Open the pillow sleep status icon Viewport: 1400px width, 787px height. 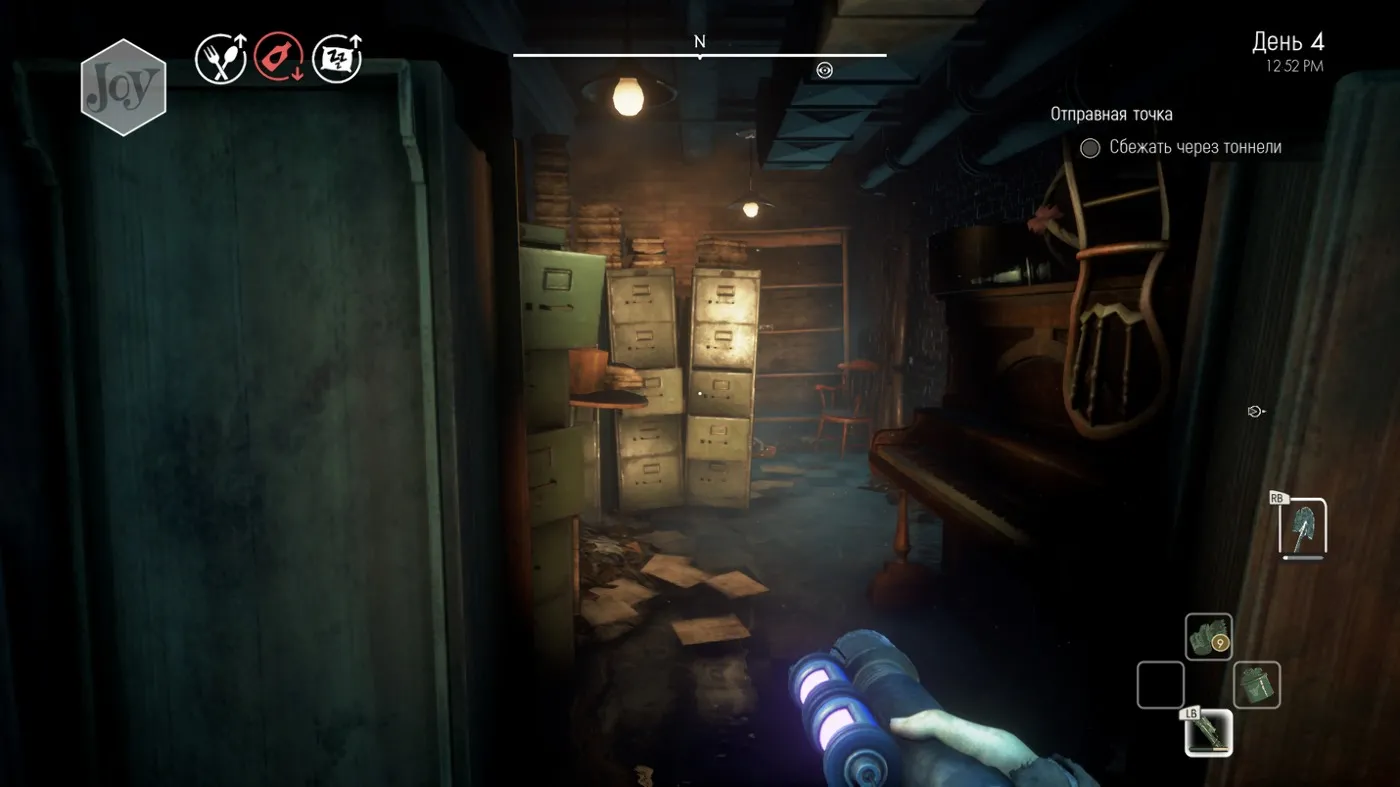click(x=337, y=59)
